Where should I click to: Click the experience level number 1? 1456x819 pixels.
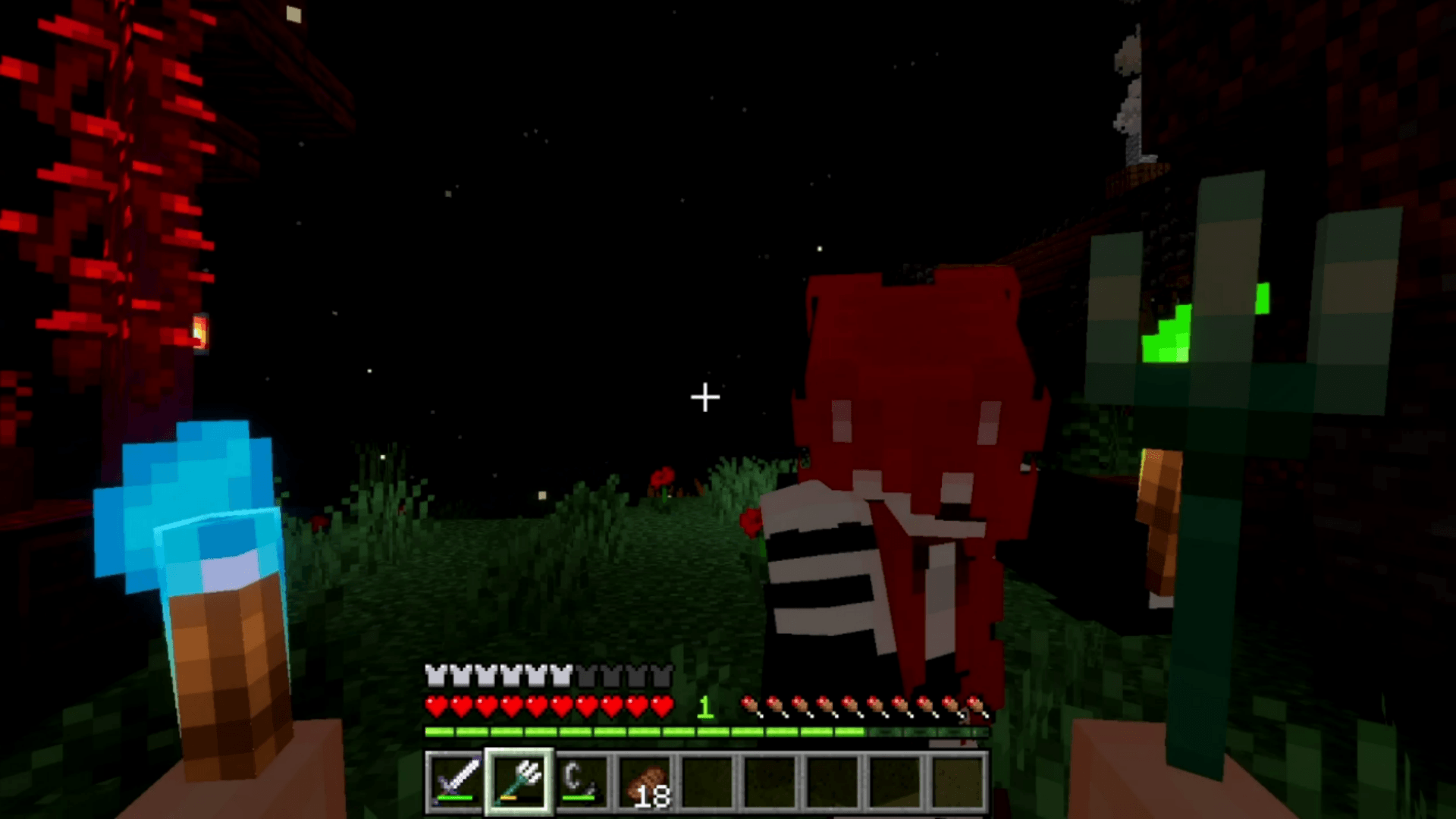click(x=704, y=707)
